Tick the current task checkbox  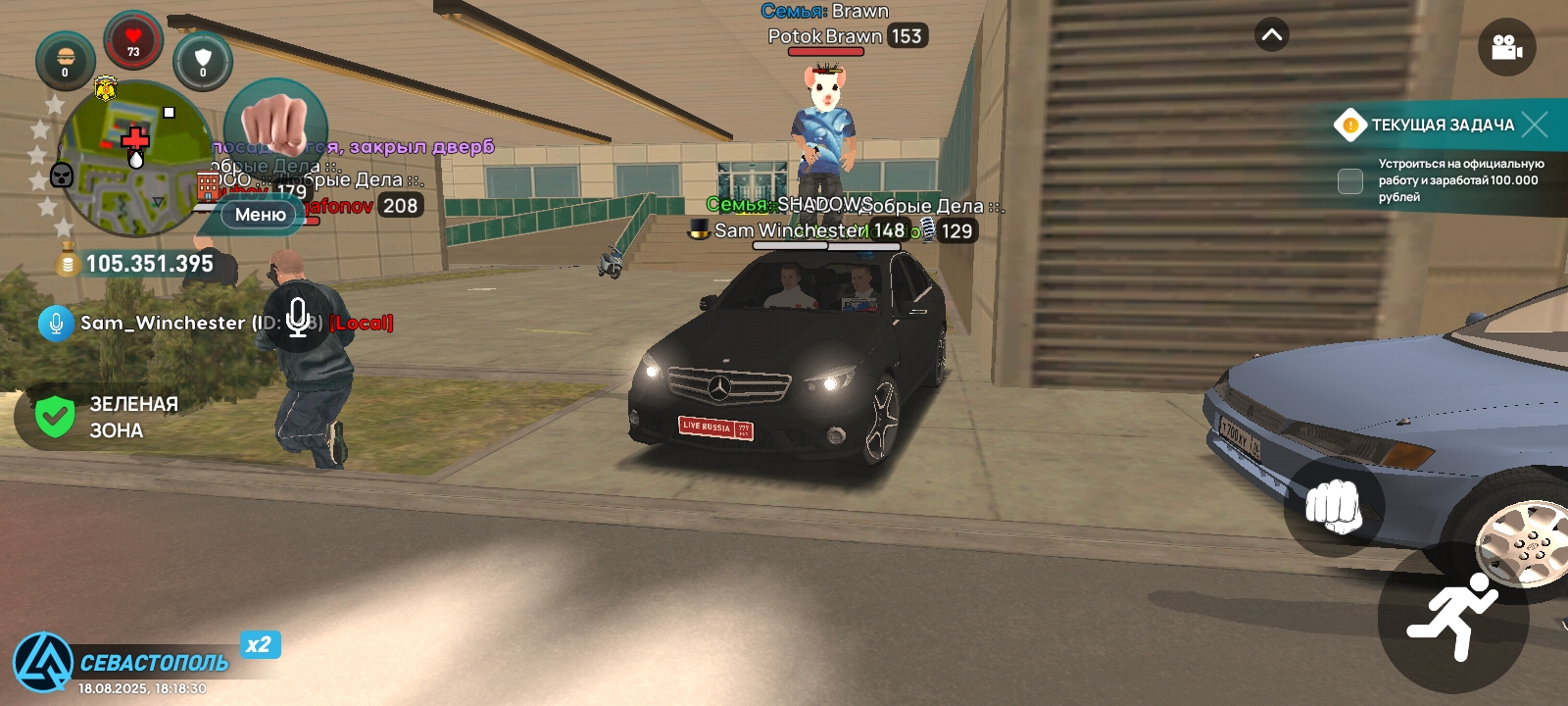click(x=1350, y=180)
